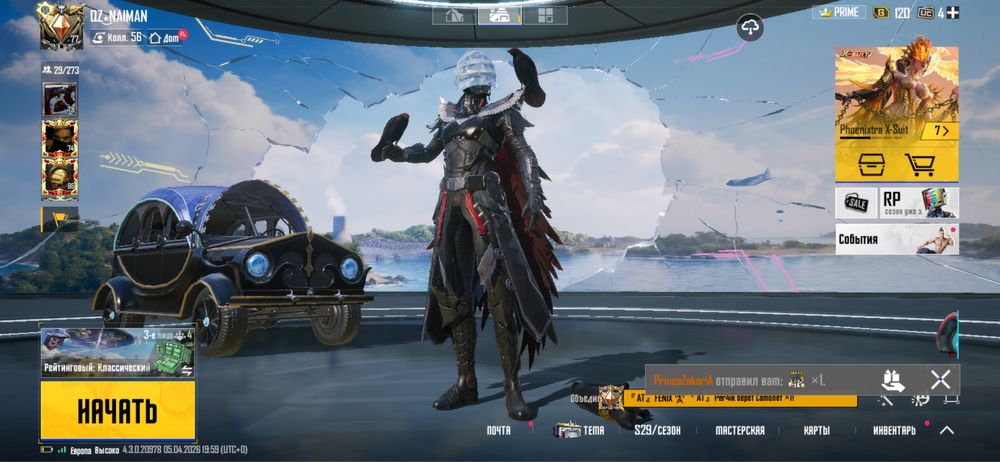Open the RP Royale Pass tile

coord(919,203)
